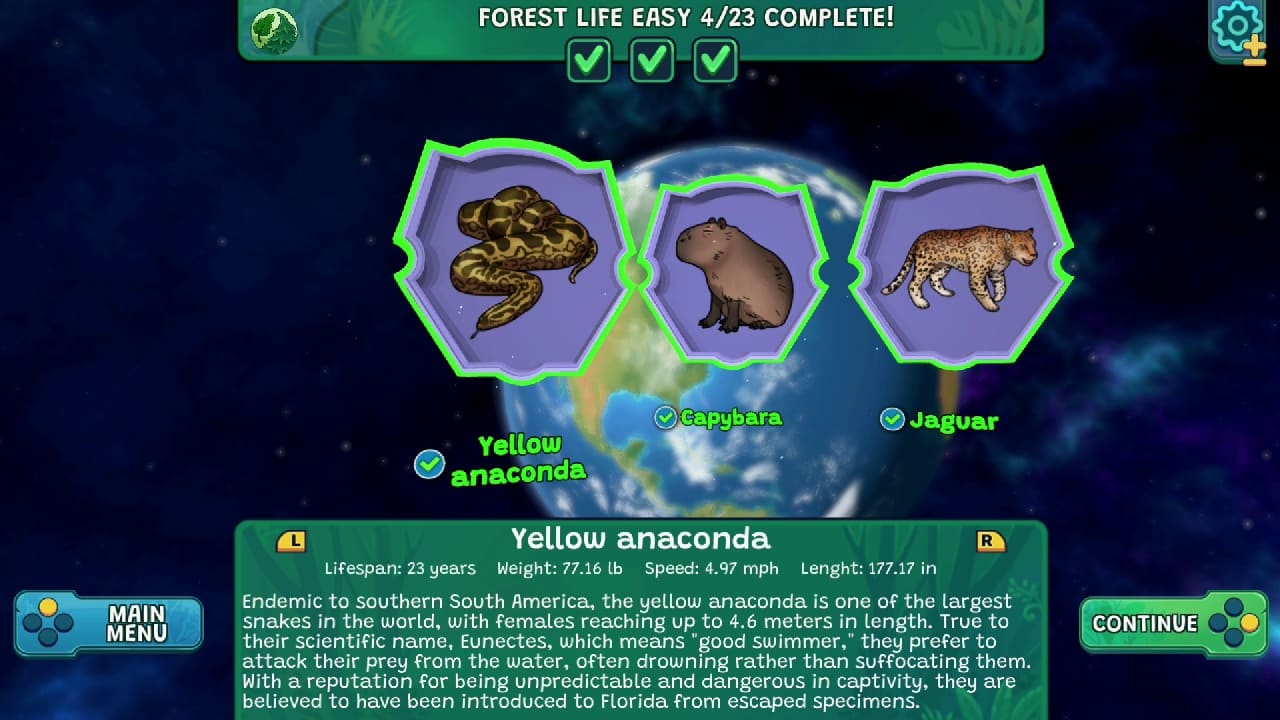Select the Capybara badge
1280x720 pixels.
coord(736,270)
